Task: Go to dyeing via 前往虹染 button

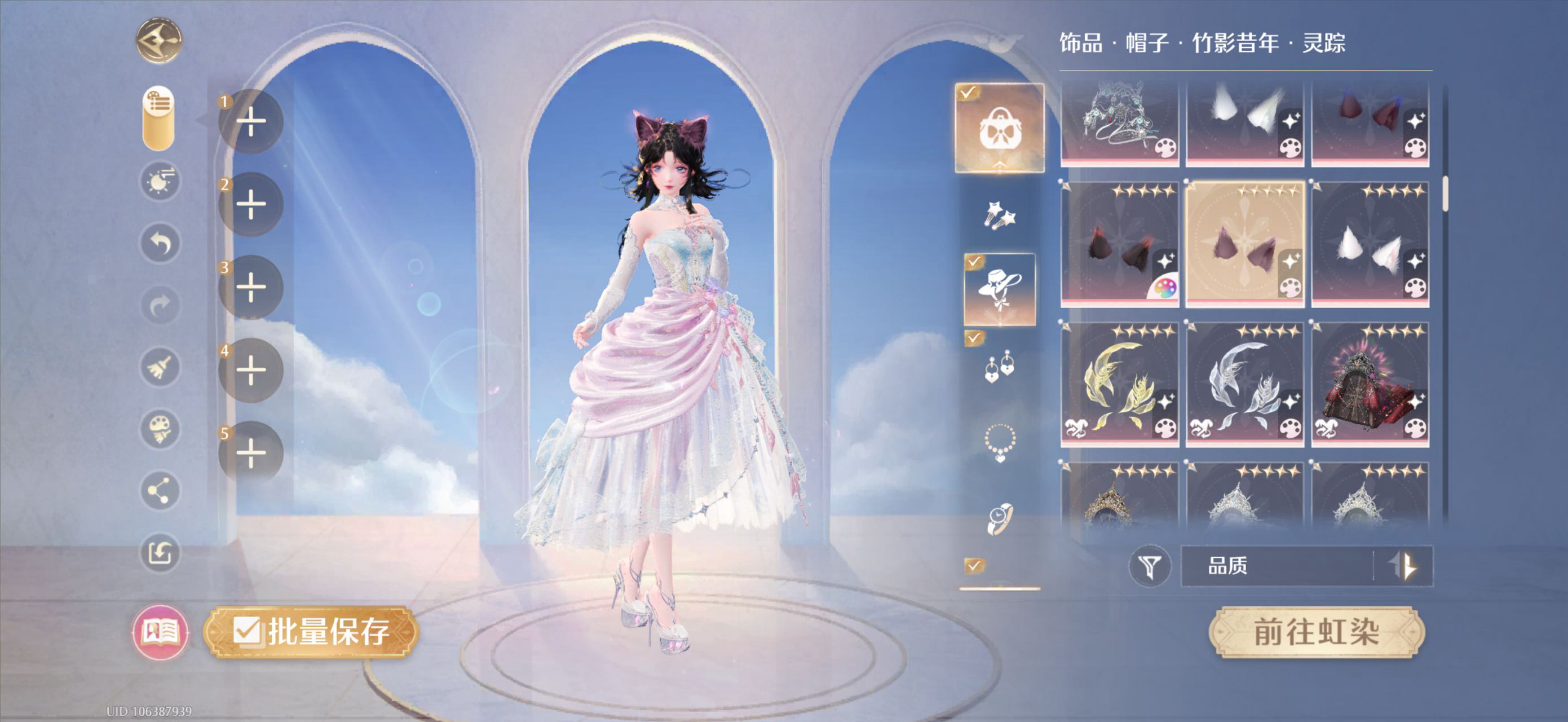Action: pyautogui.click(x=1316, y=632)
